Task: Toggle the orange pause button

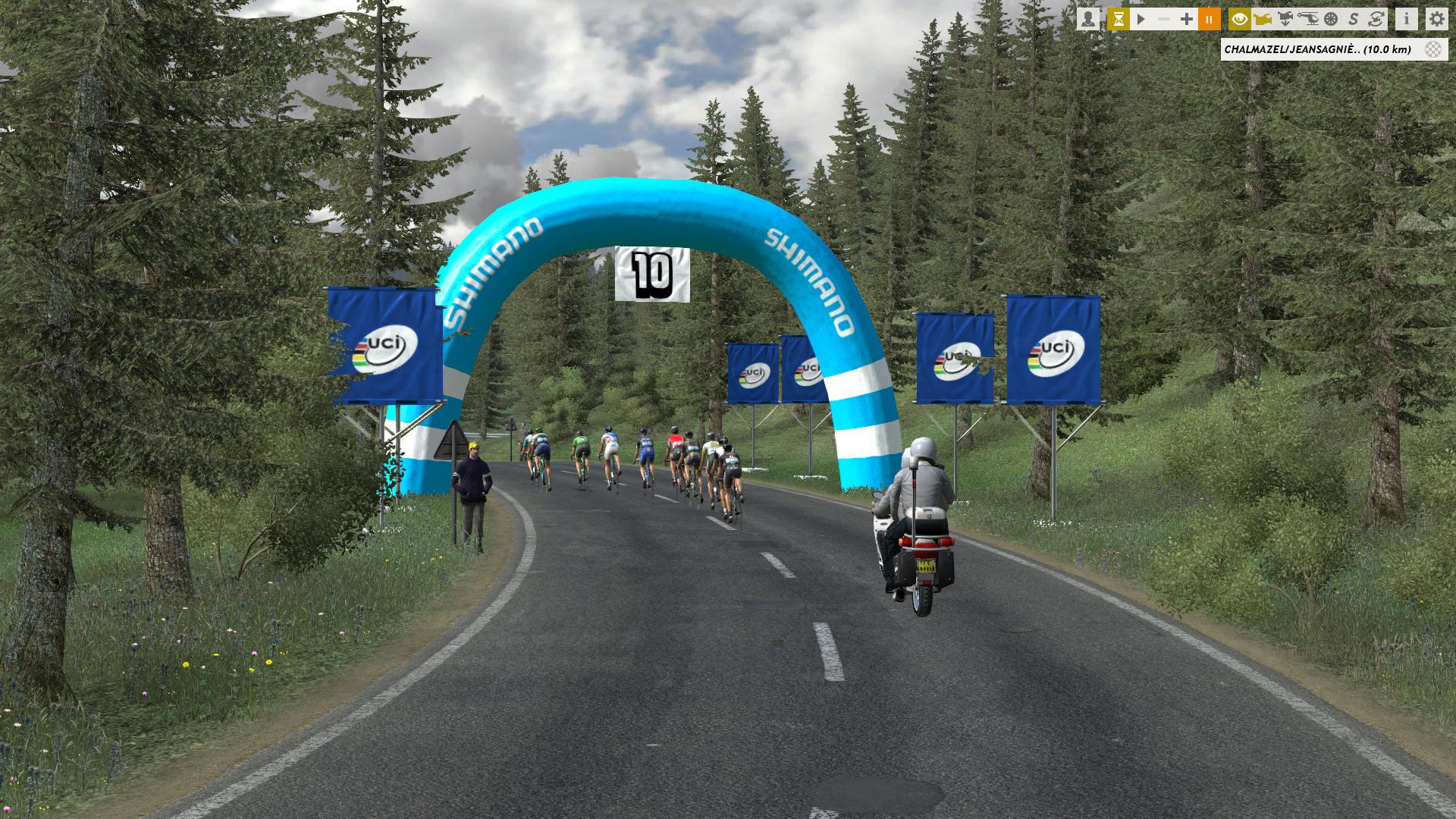Action: (x=1209, y=19)
